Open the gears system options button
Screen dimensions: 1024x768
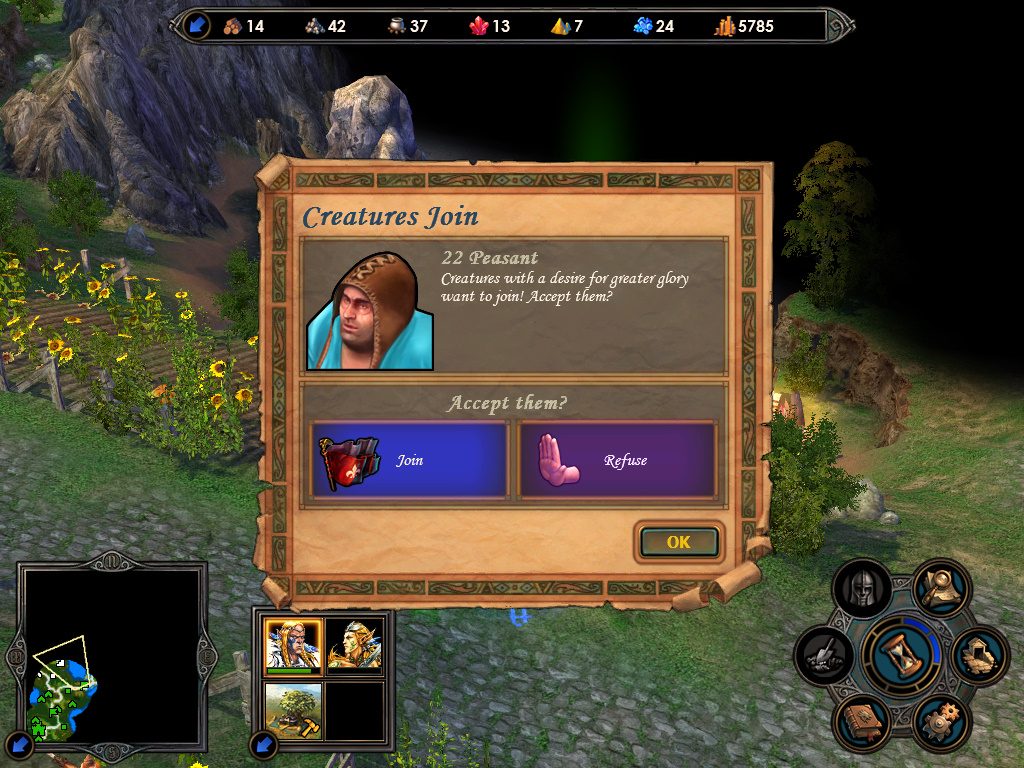click(940, 720)
